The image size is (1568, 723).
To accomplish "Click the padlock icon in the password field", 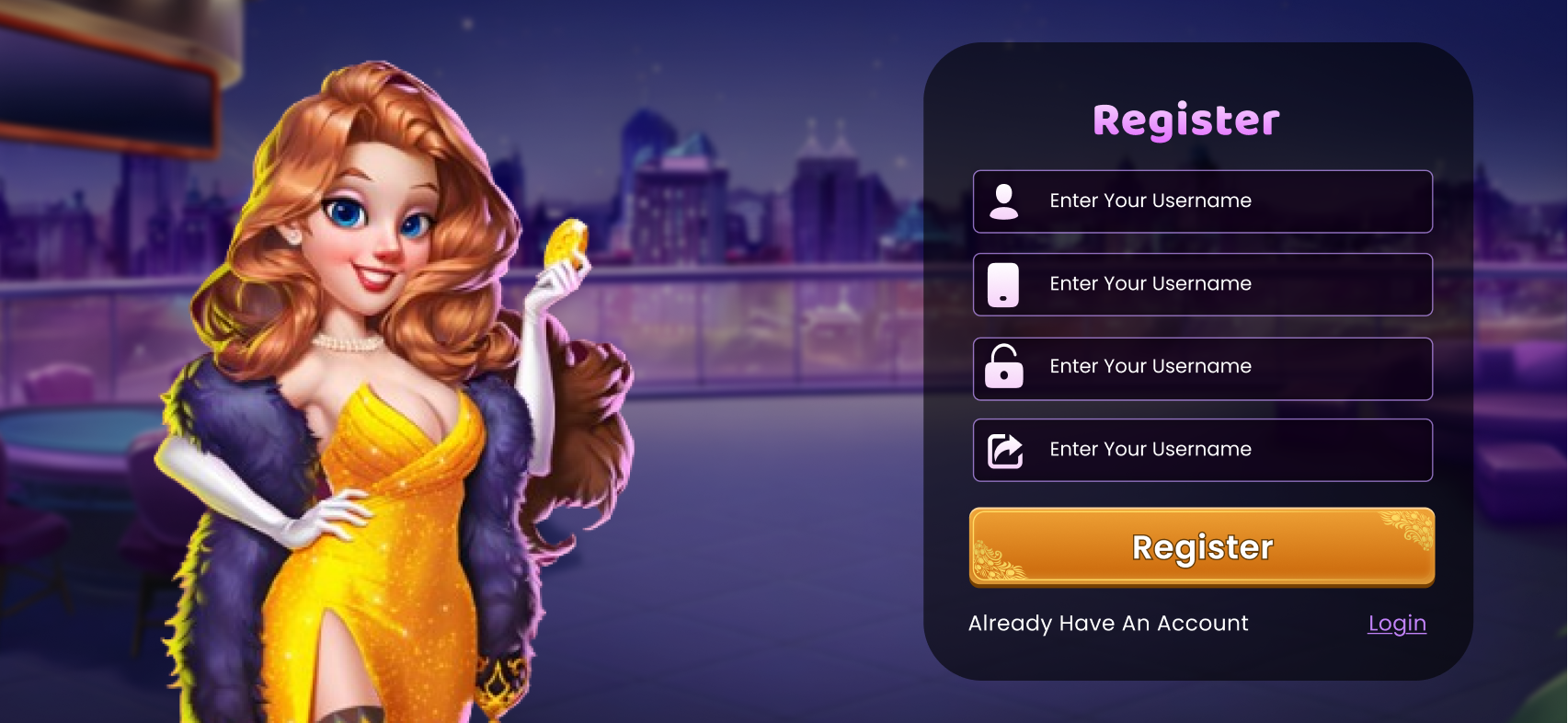I will click(x=1006, y=367).
